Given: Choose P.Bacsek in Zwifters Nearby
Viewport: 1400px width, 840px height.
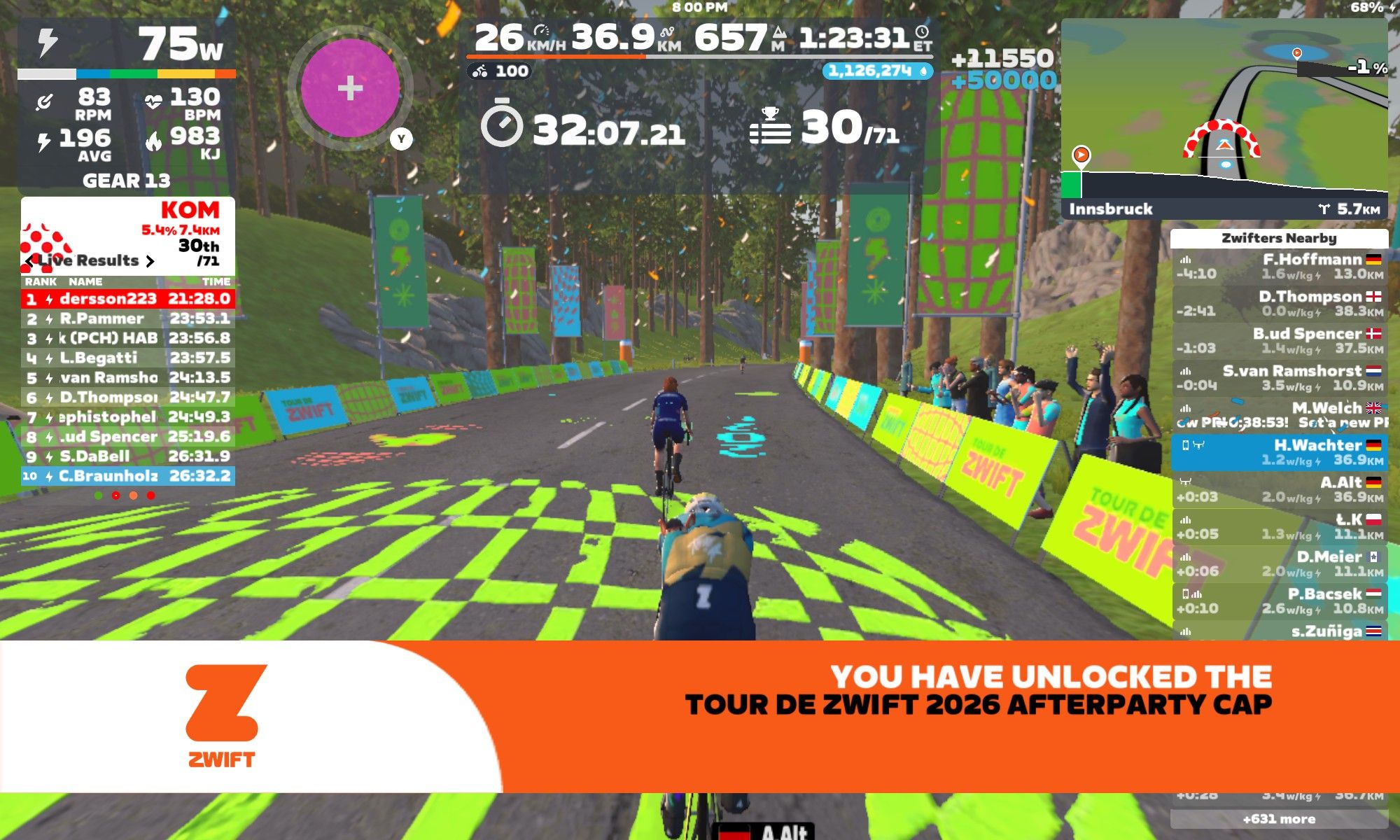Looking at the screenshot, I should click(x=1279, y=601).
